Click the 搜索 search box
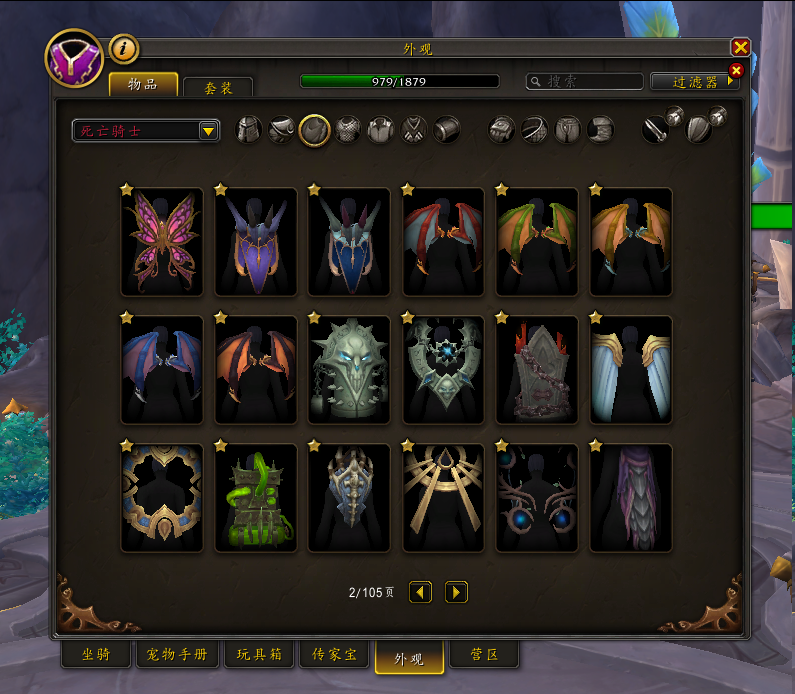Screen dimensions: 795x694 587,82
